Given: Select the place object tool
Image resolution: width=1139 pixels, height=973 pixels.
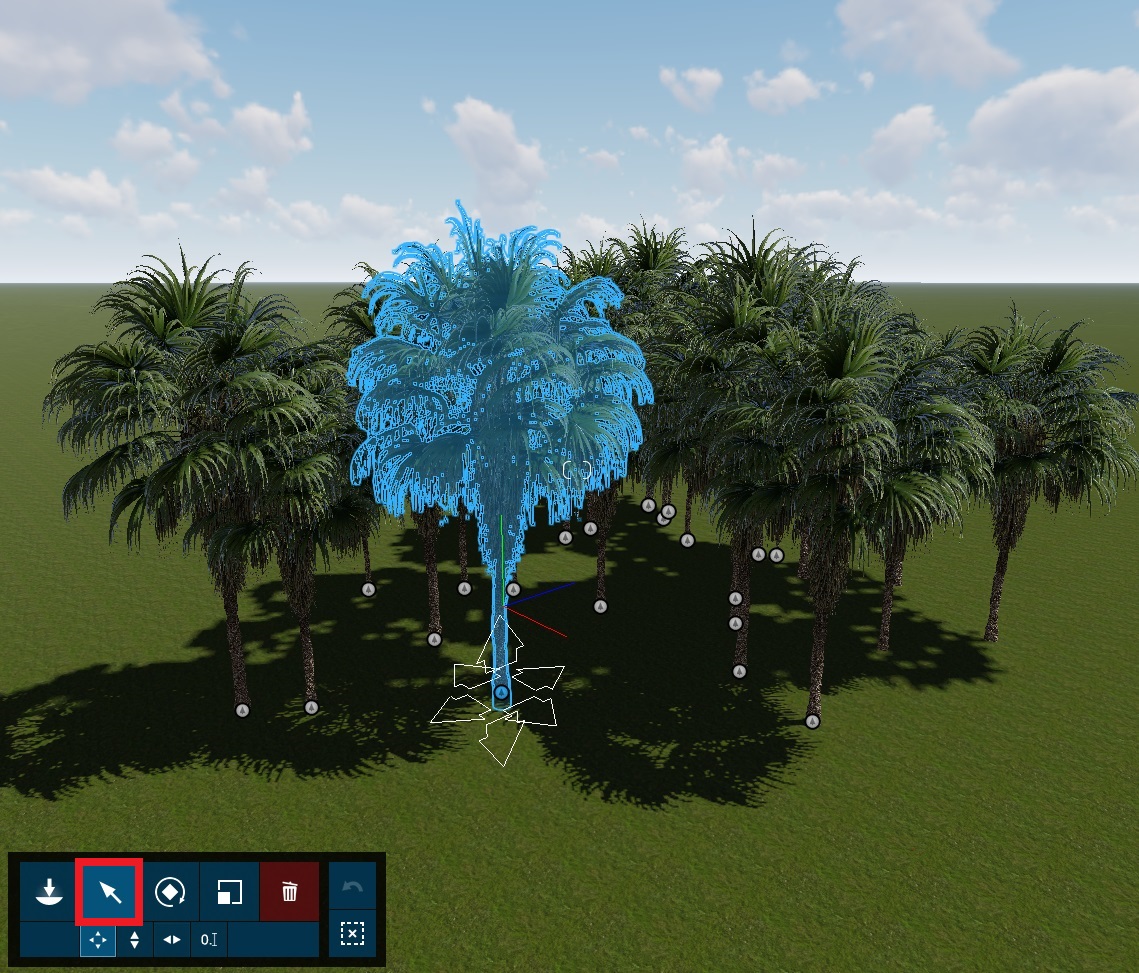Looking at the screenshot, I should (x=49, y=891).
